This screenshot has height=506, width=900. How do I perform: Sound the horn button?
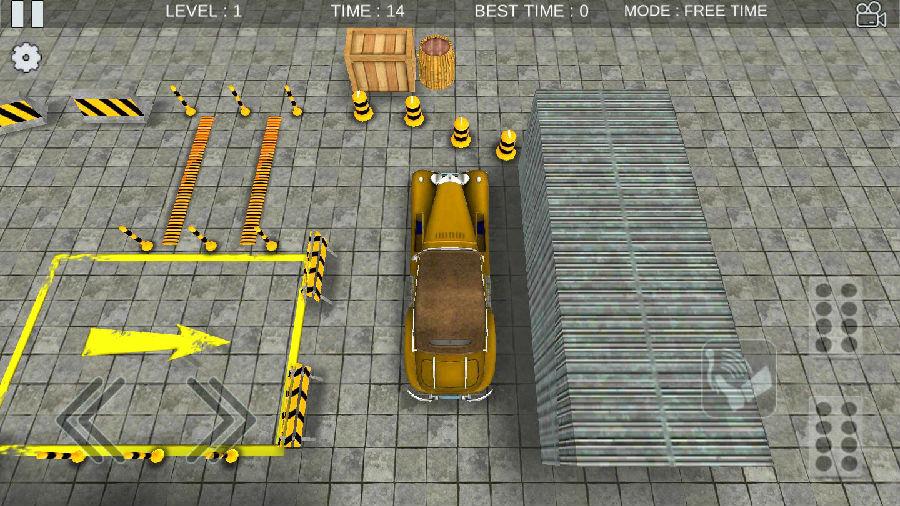[x=740, y=378]
